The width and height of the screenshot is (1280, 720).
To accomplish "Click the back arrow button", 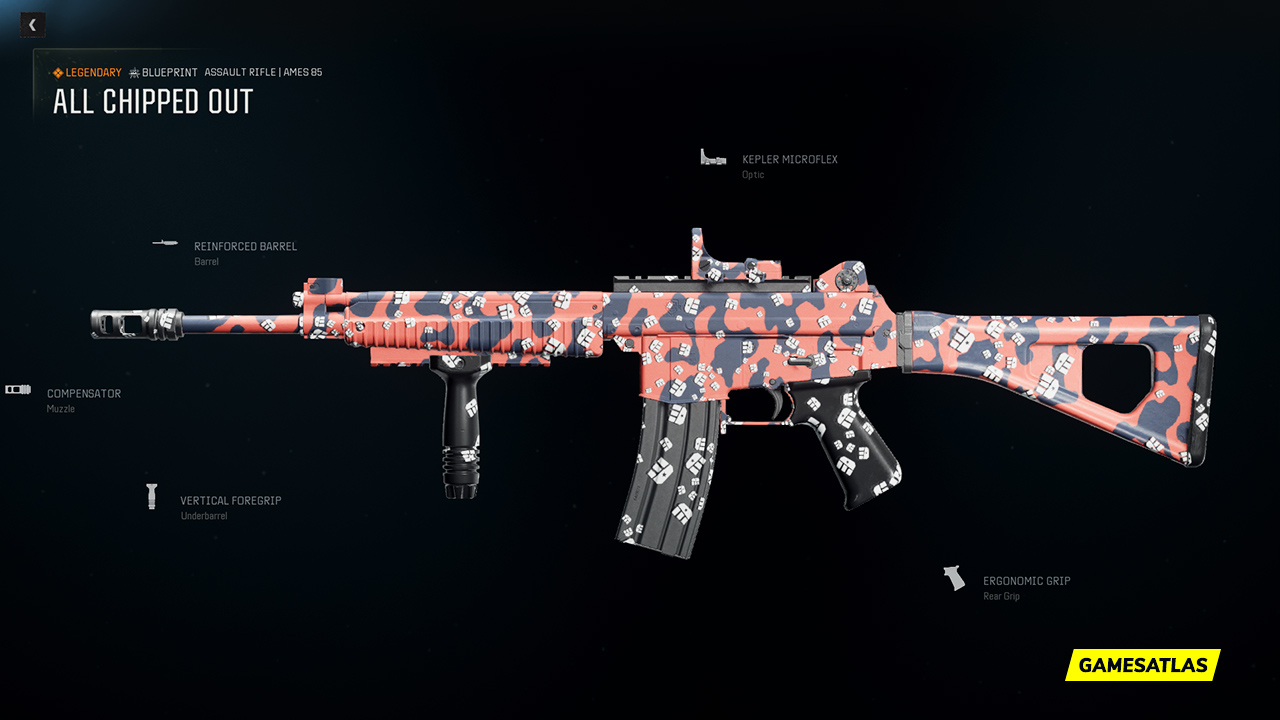I will tap(32, 25).
